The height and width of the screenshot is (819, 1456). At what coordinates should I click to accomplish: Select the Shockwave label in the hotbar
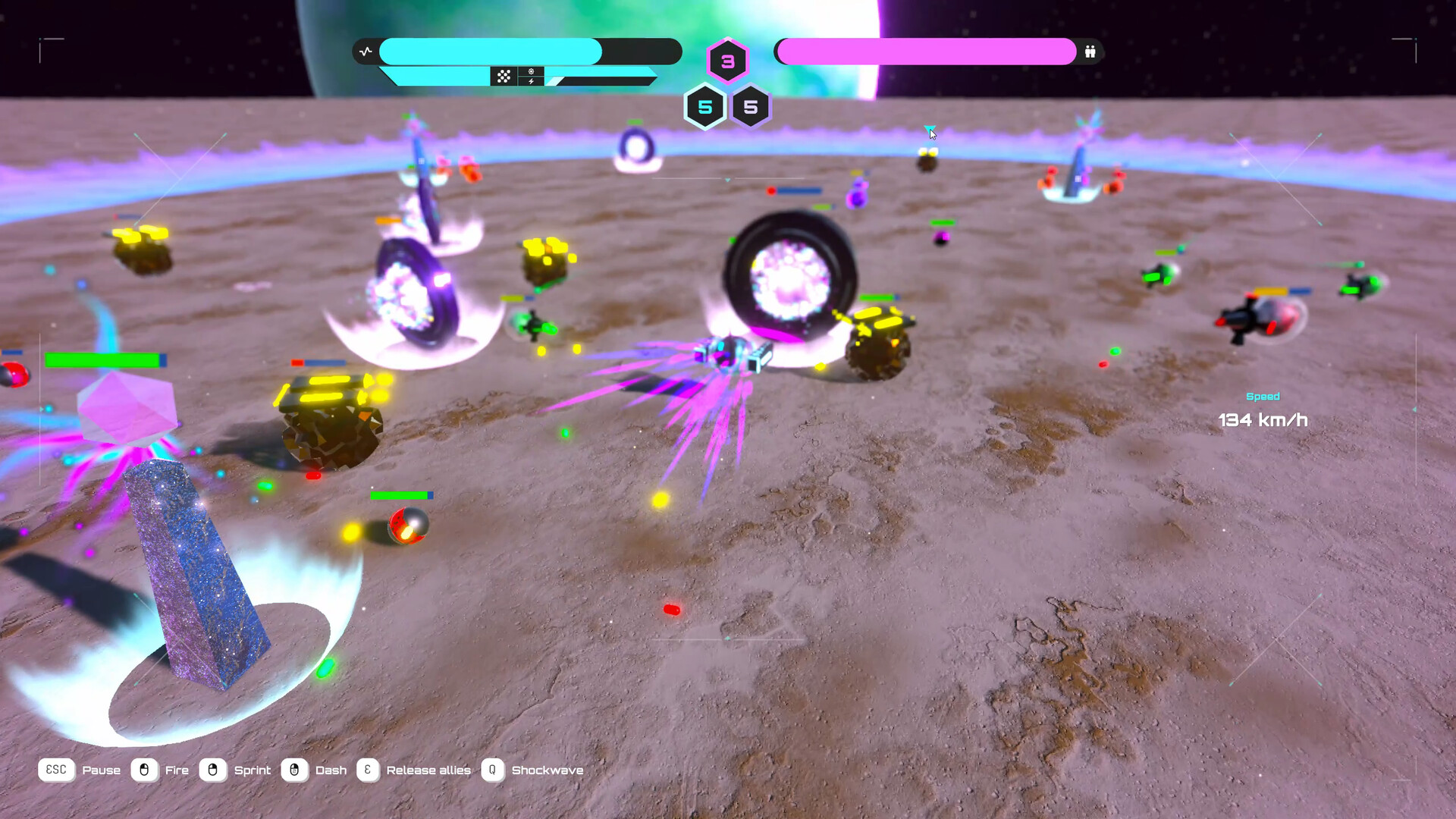click(548, 770)
